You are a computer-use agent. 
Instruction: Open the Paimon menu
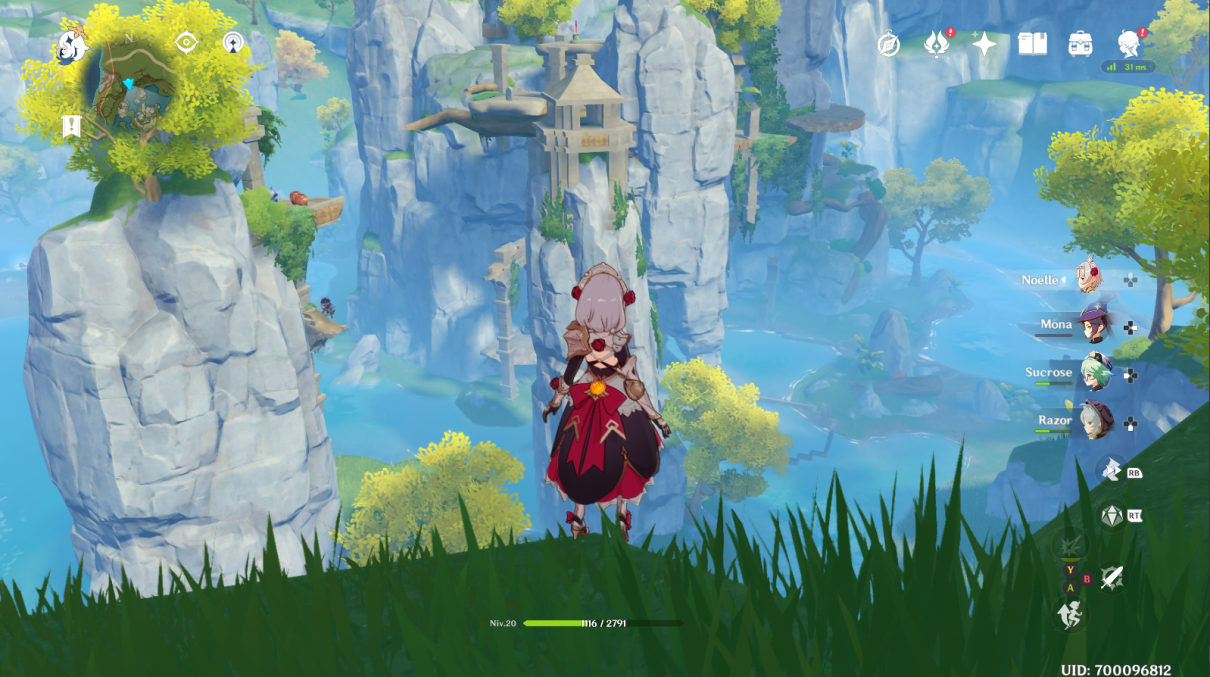coord(70,46)
